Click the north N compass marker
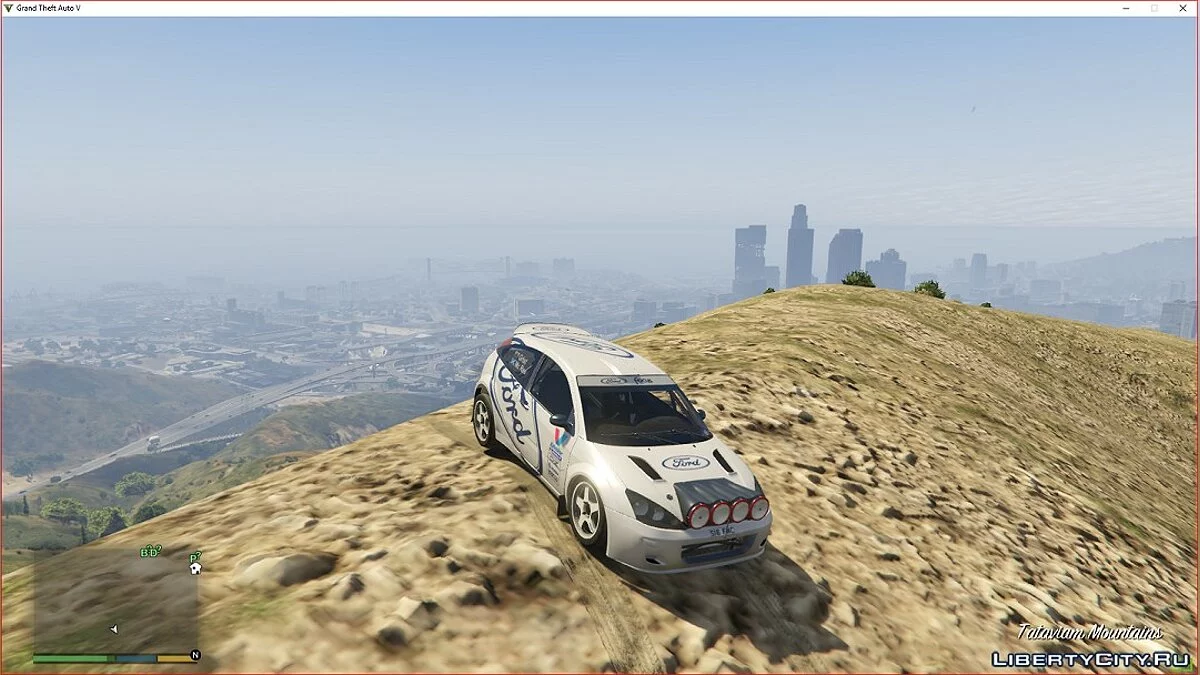The image size is (1200, 675). [195, 655]
